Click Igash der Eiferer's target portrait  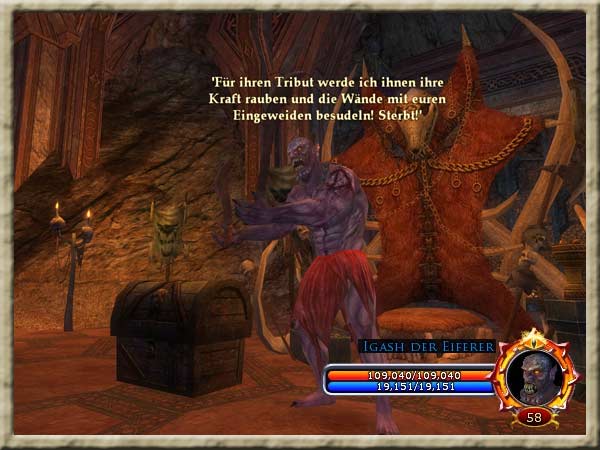tap(536, 375)
